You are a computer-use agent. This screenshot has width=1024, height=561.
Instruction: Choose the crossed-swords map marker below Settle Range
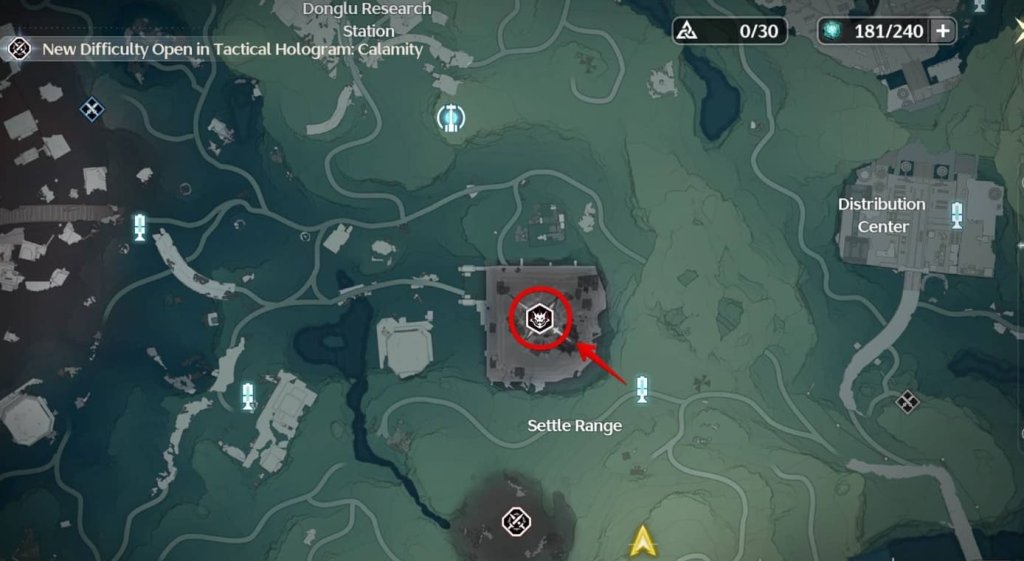(515, 519)
